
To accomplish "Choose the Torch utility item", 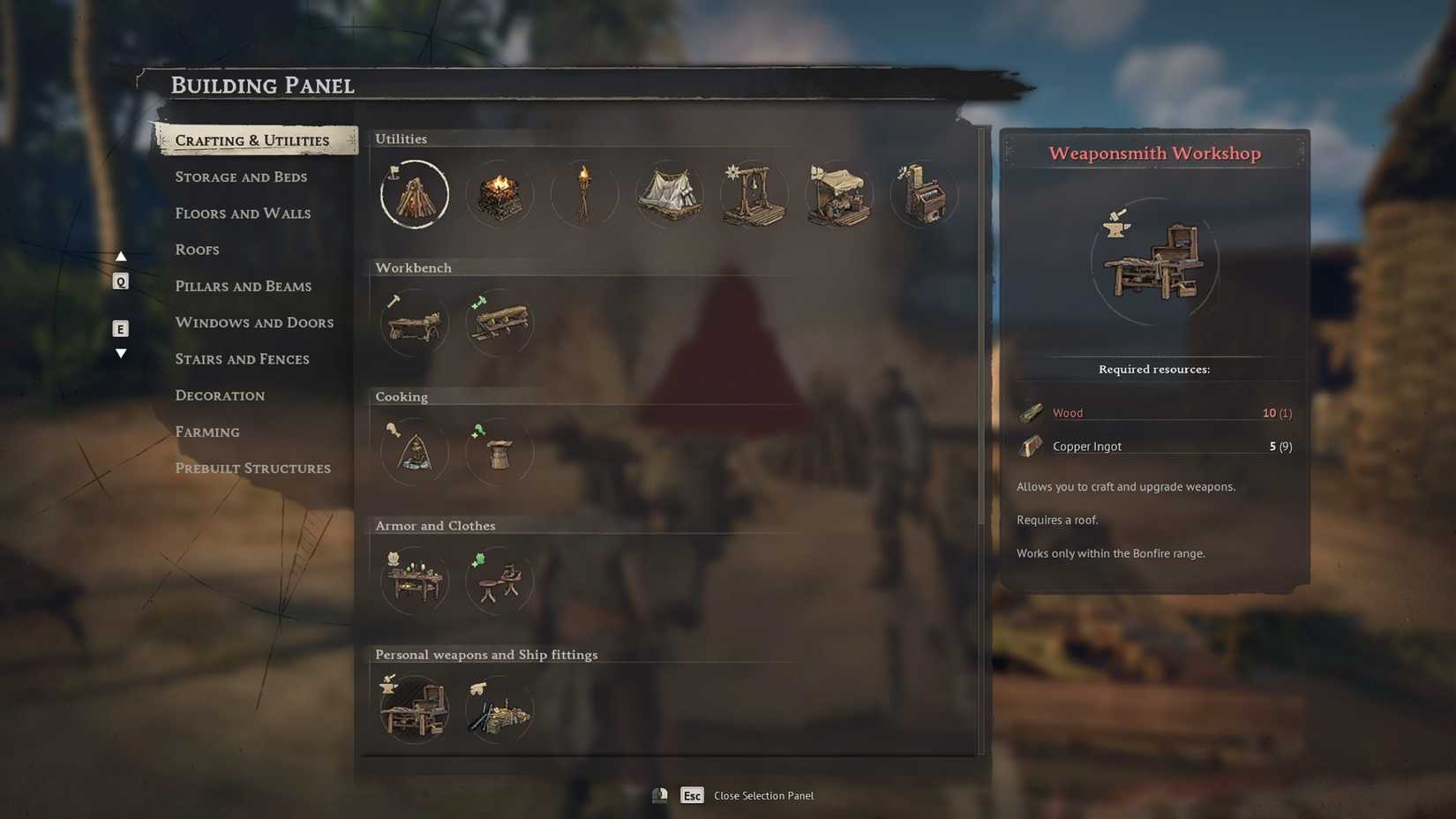I will pyautogui.click(x=584, y=194).
